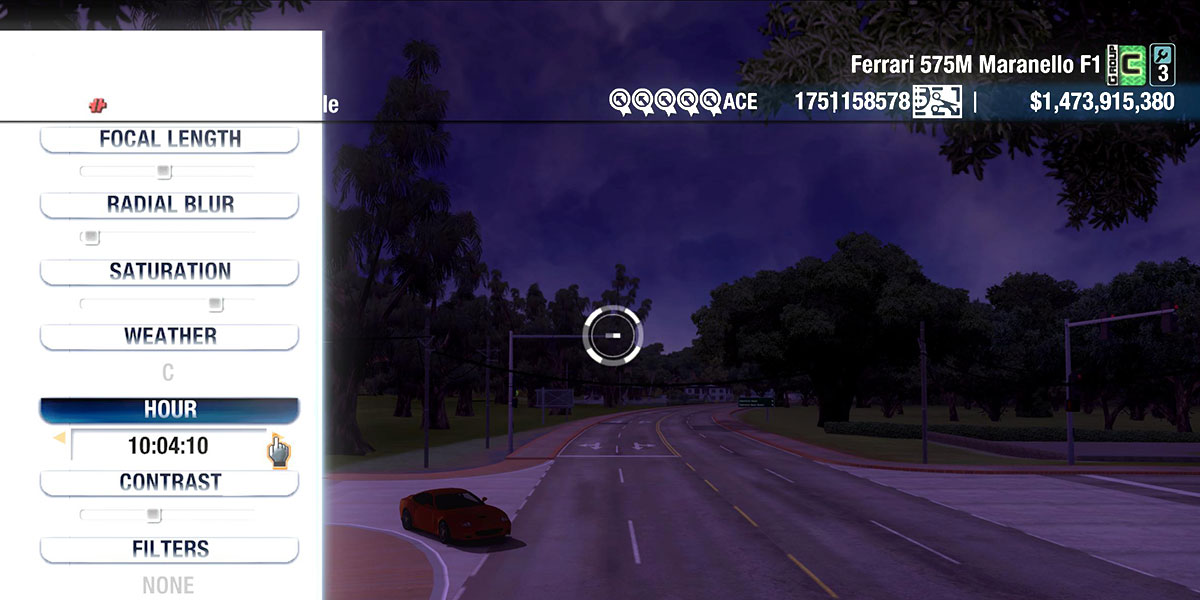Screen dimensions: 1200x600
Task: Choose the Contrast option
Action: [169, 482]
